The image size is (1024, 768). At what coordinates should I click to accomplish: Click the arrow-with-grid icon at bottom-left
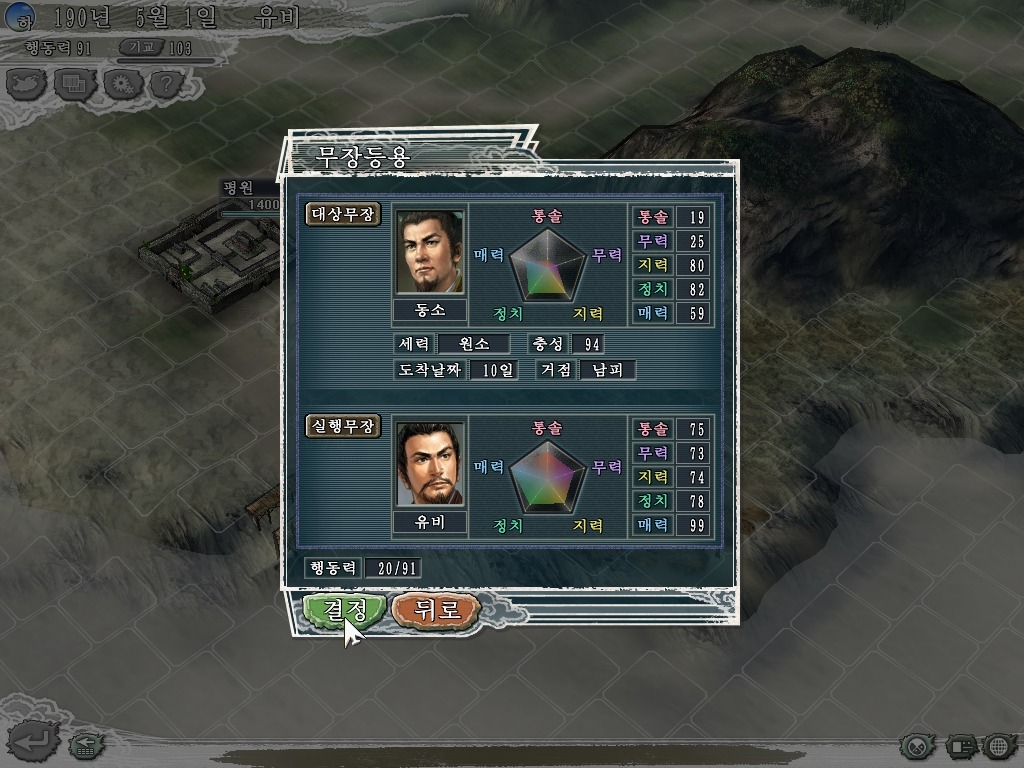[x=85, y=744]
